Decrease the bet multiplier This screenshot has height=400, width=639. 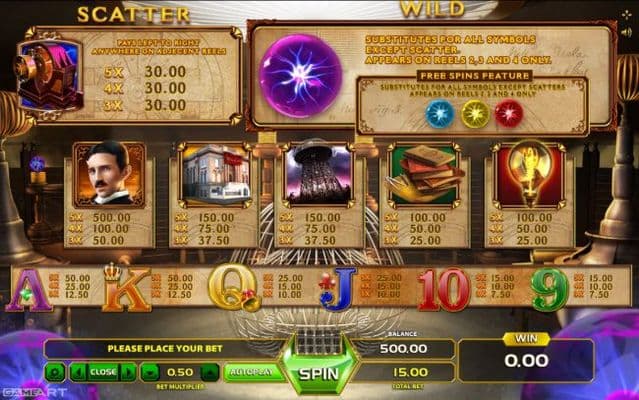pyautogui.click(x=149, y=371)
